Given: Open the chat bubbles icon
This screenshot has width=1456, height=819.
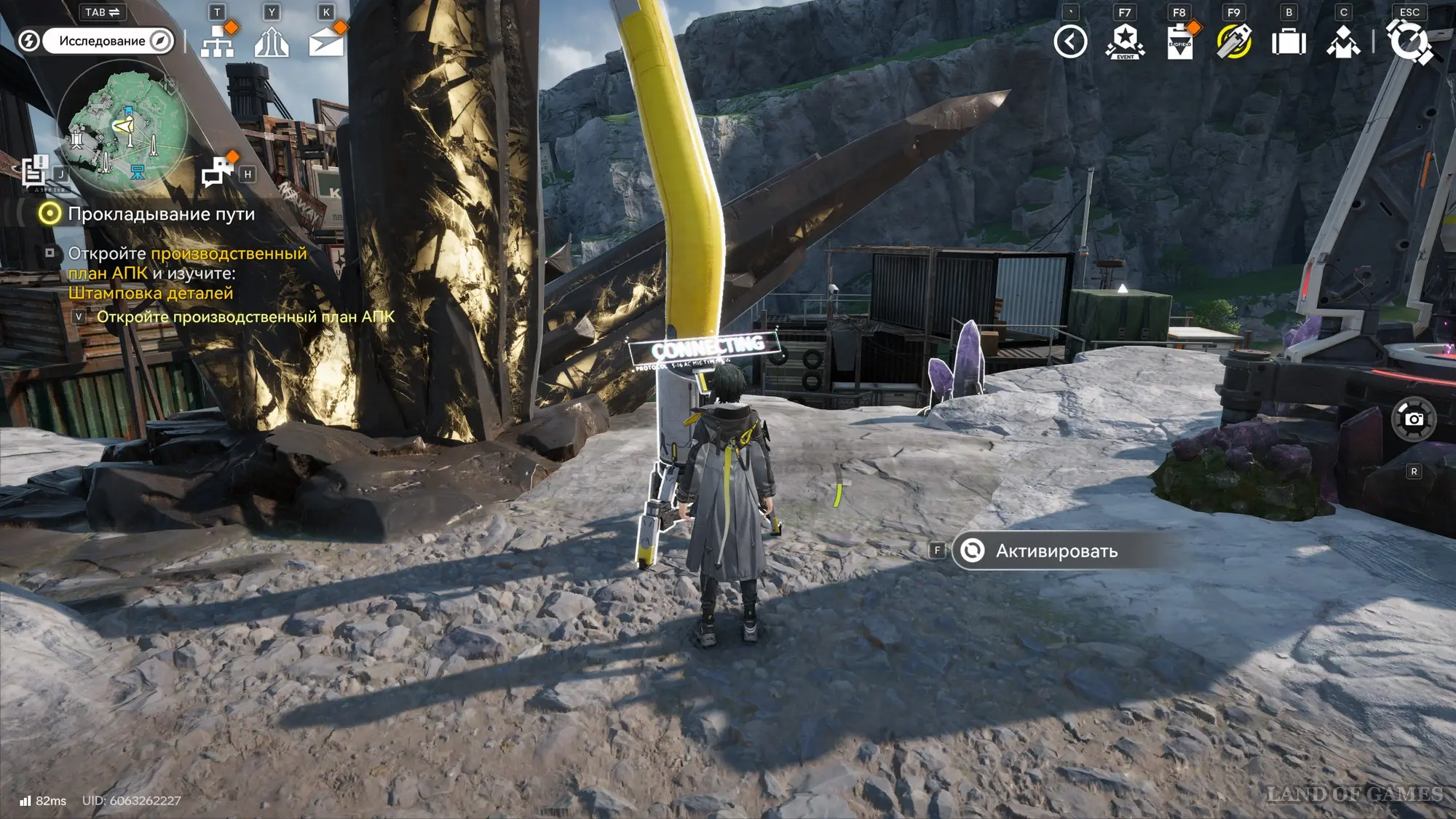Looking at the screenshot, I should (217, 173).
